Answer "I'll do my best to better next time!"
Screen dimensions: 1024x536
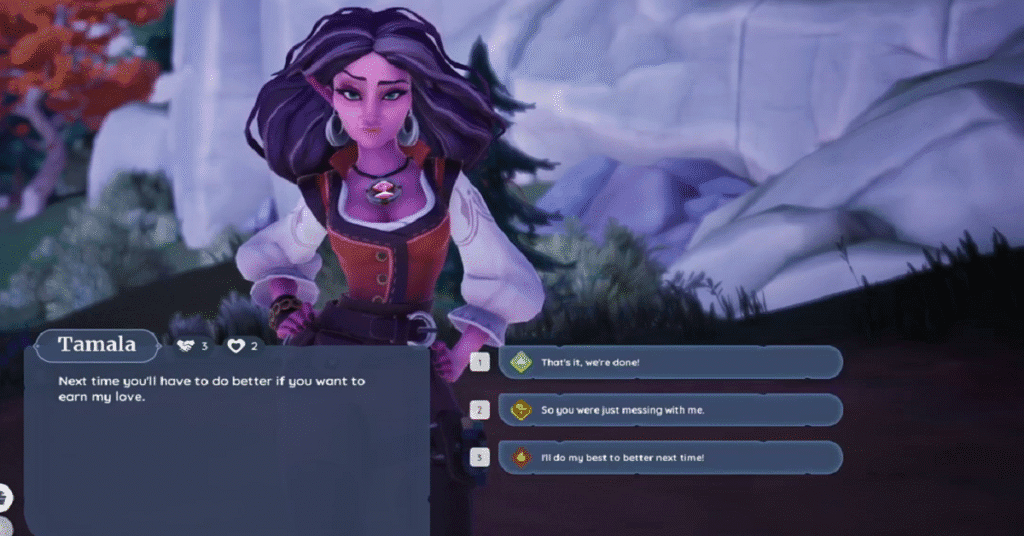[x=670, y=457]
